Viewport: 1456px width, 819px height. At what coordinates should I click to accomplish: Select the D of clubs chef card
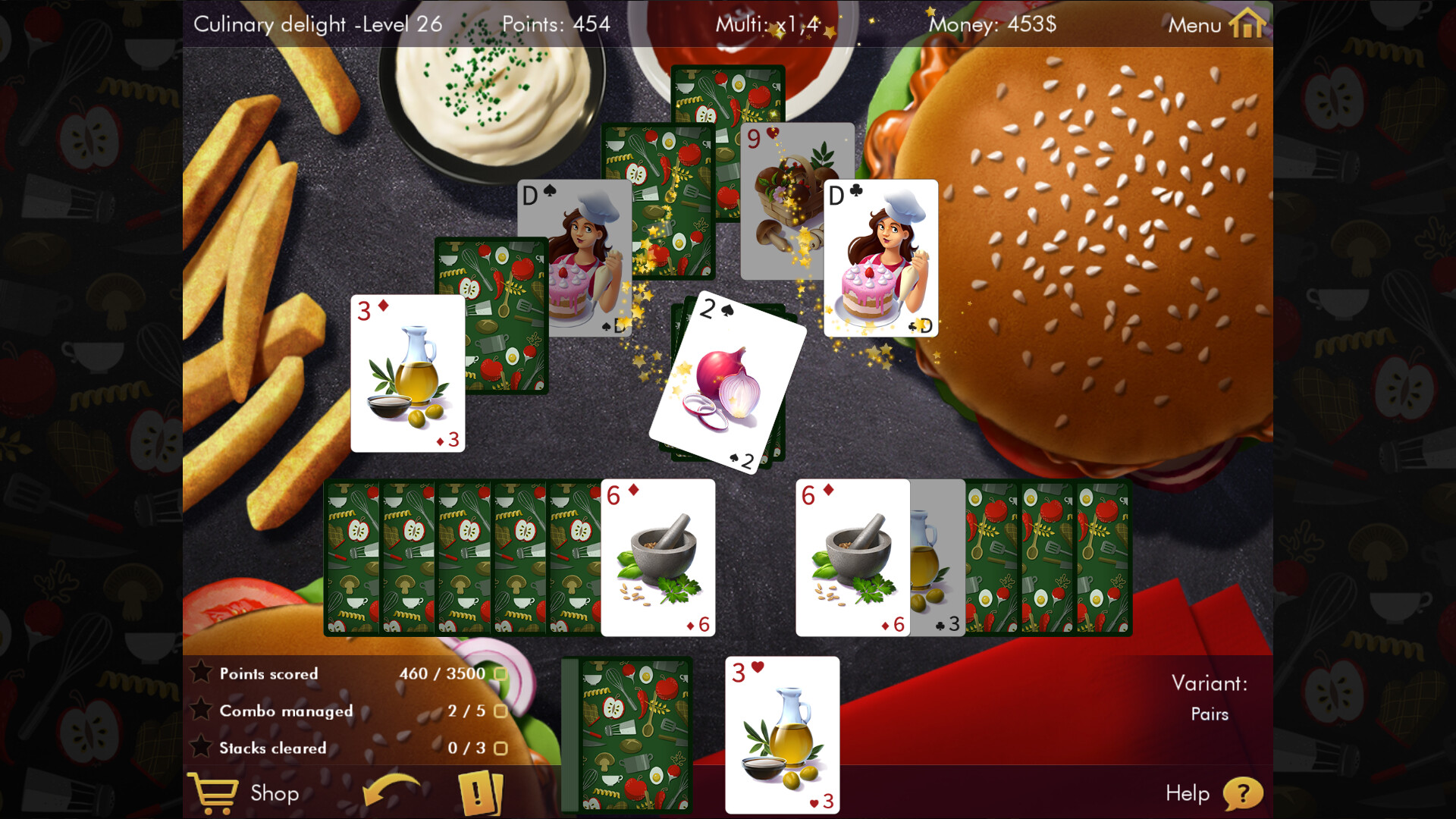(x=880, y=258)
